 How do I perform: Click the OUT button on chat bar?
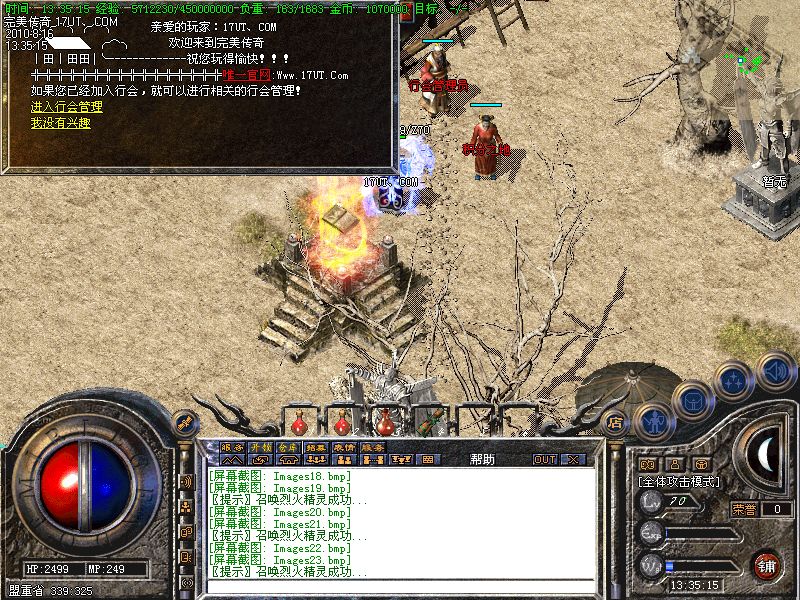[545, 459]
